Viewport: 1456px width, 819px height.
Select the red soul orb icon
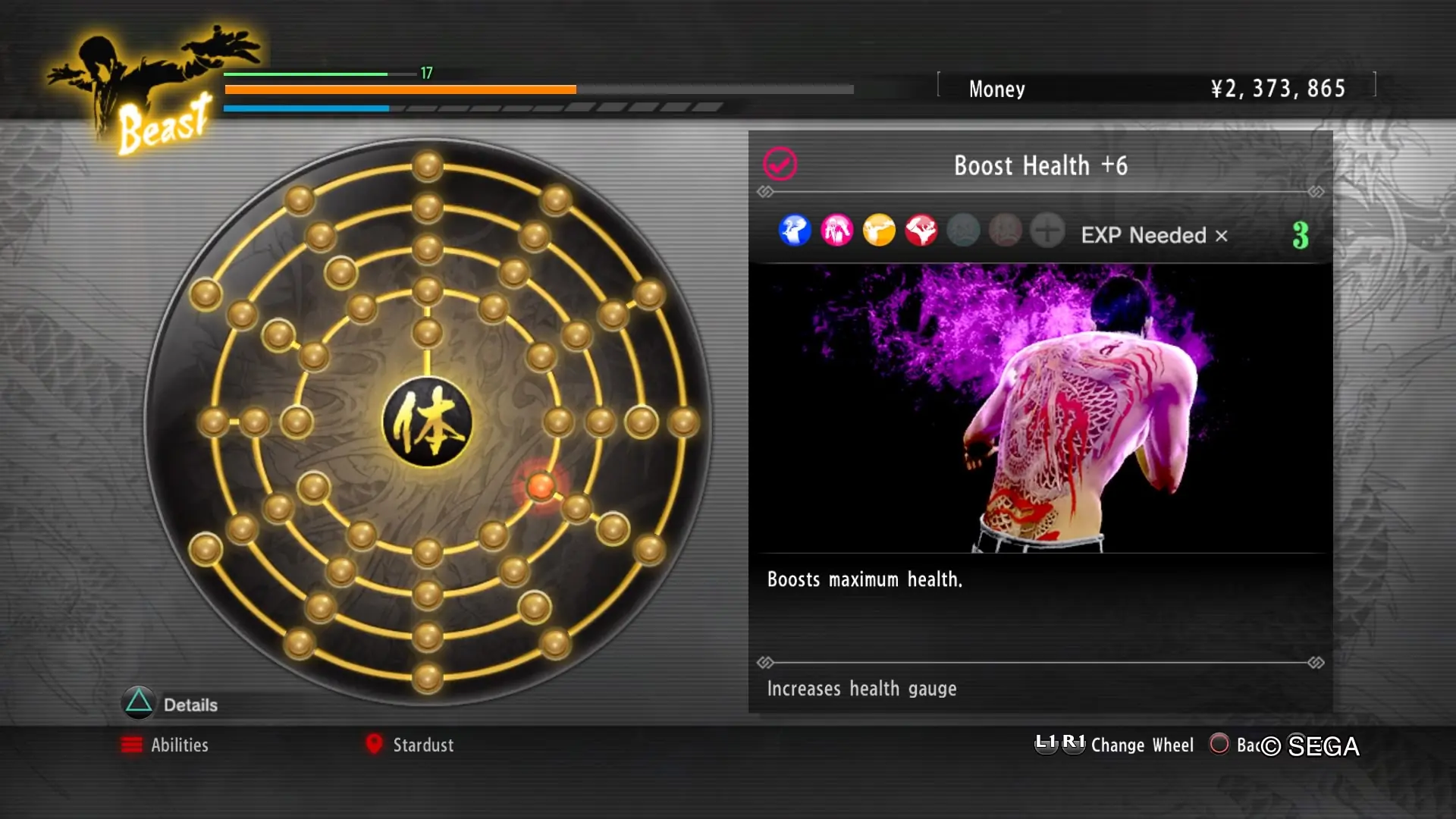921,231
